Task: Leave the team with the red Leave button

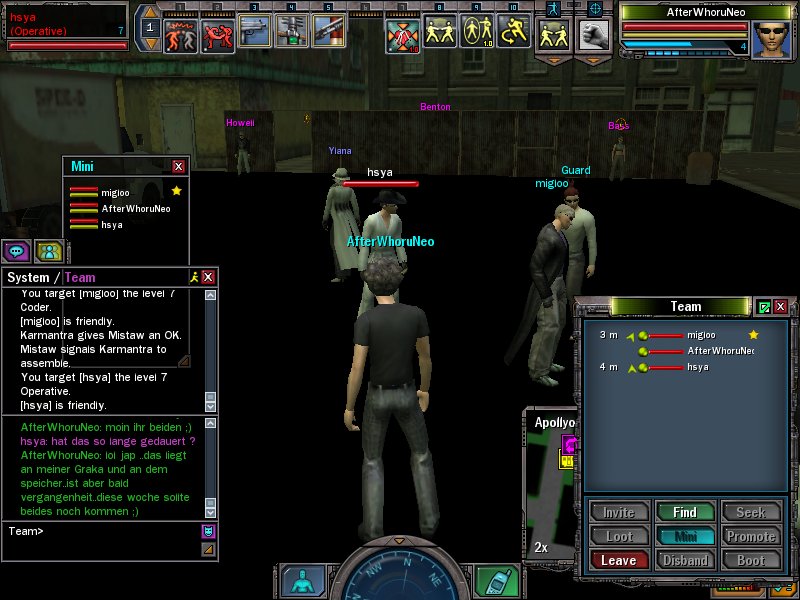Action: coord(618,561)
